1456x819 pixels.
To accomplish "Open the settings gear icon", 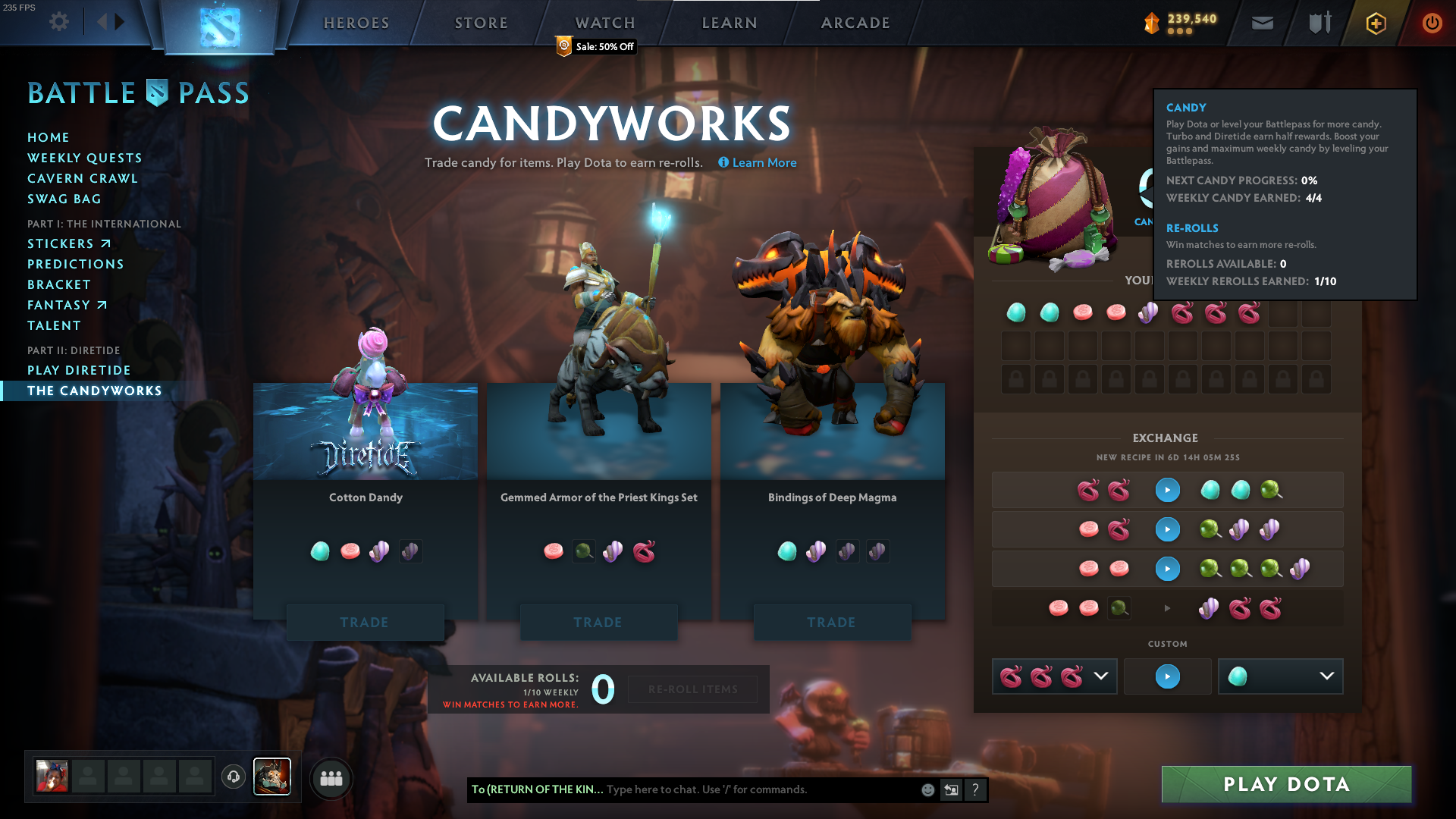I will 58,22.
